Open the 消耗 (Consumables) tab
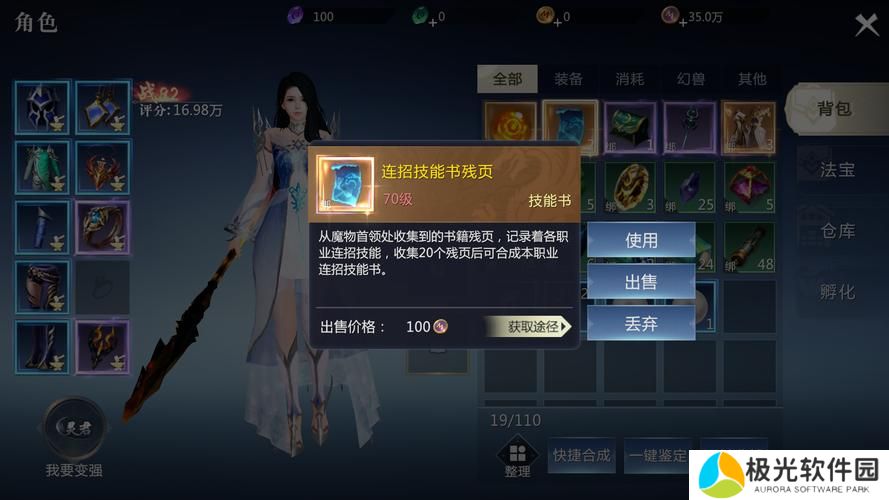Screen dimensions: 889x500 click(x=630, y=79)
